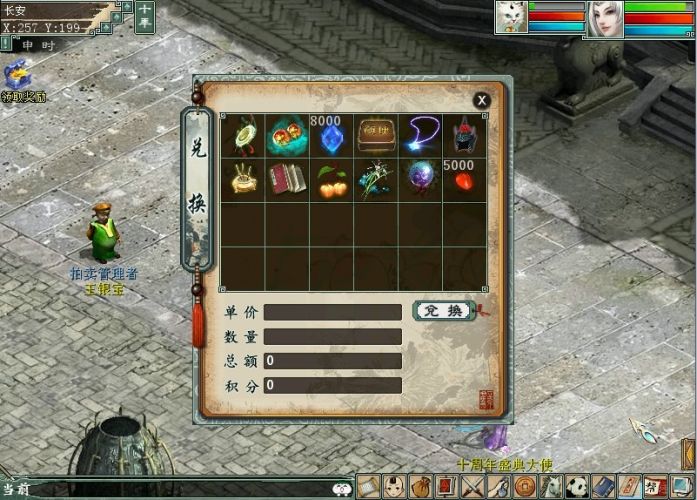This screenshot has height=500, width=697.
Task: Select the golden incense burner item
Action: pyautogui.click(x=243, y=180)
